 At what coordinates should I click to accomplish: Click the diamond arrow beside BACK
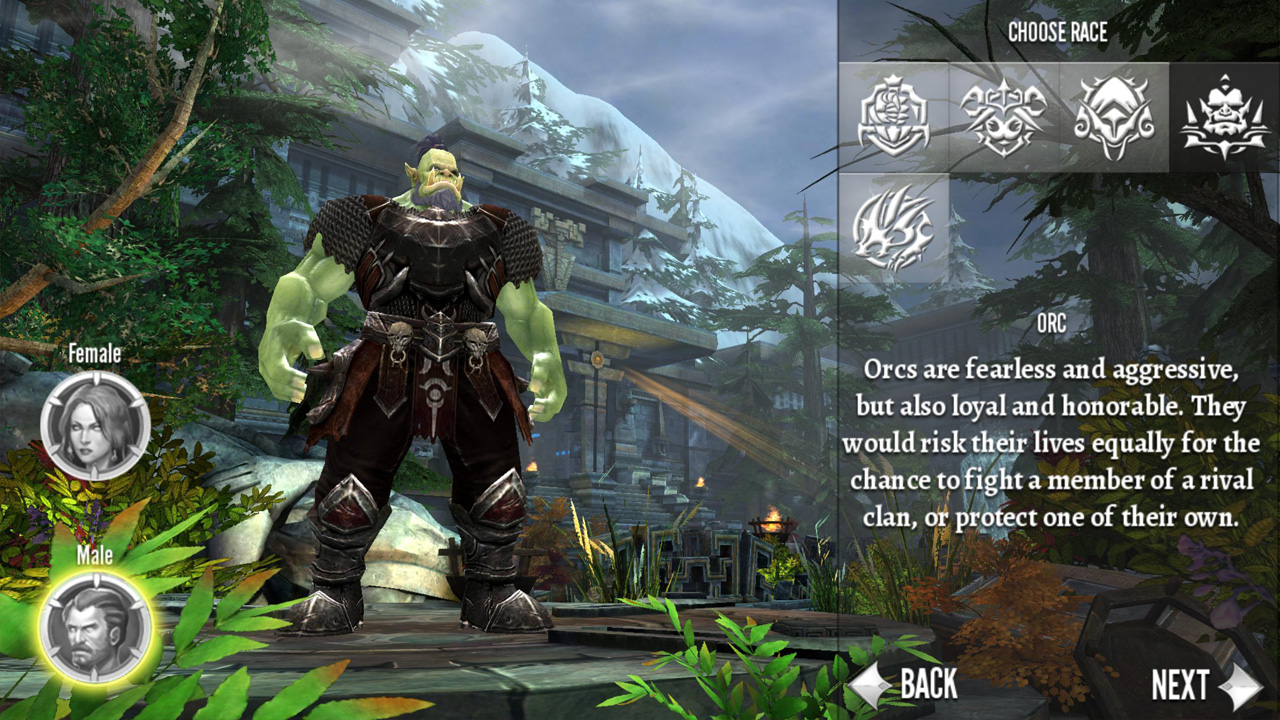[x=868, y=686]
